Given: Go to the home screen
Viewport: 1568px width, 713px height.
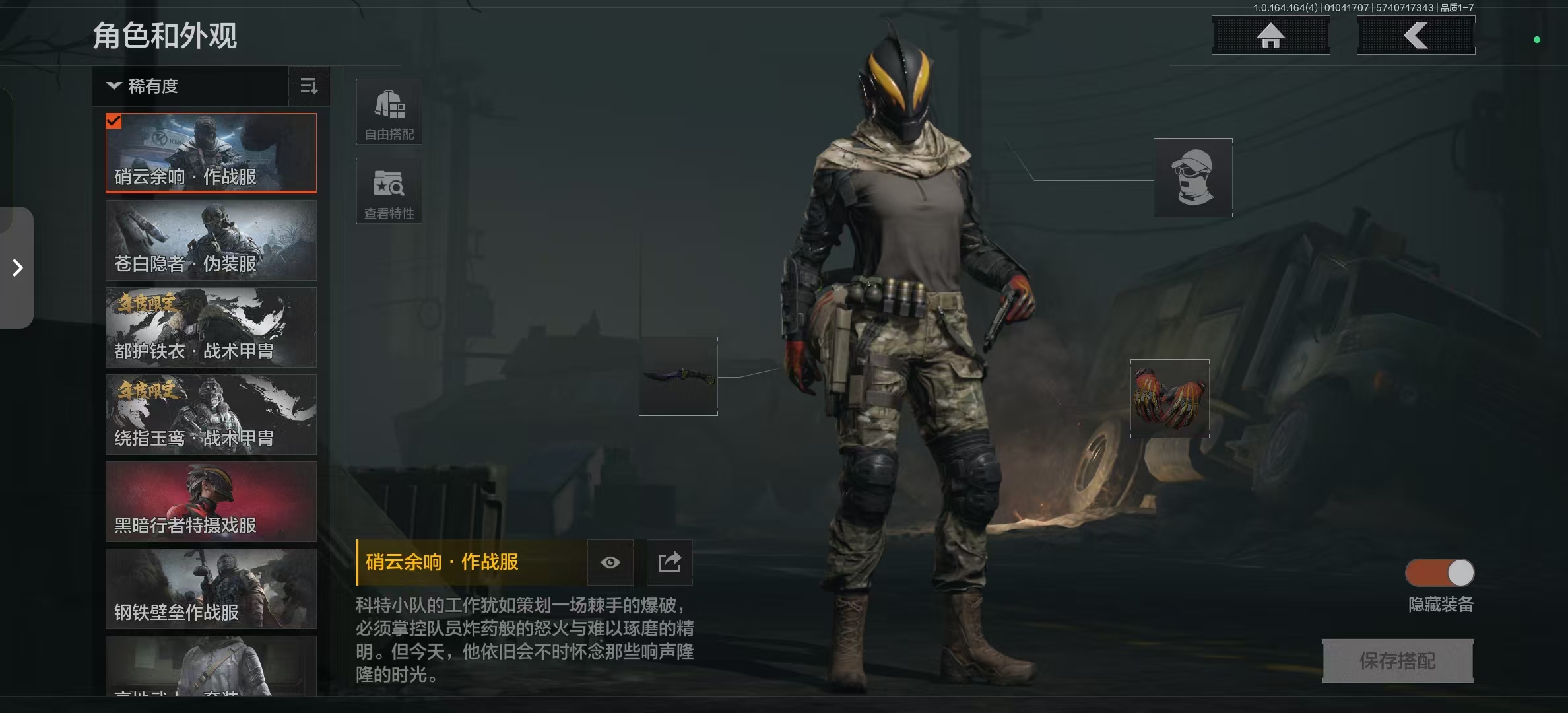Looking at the screenshot, I should [1270, 36].
